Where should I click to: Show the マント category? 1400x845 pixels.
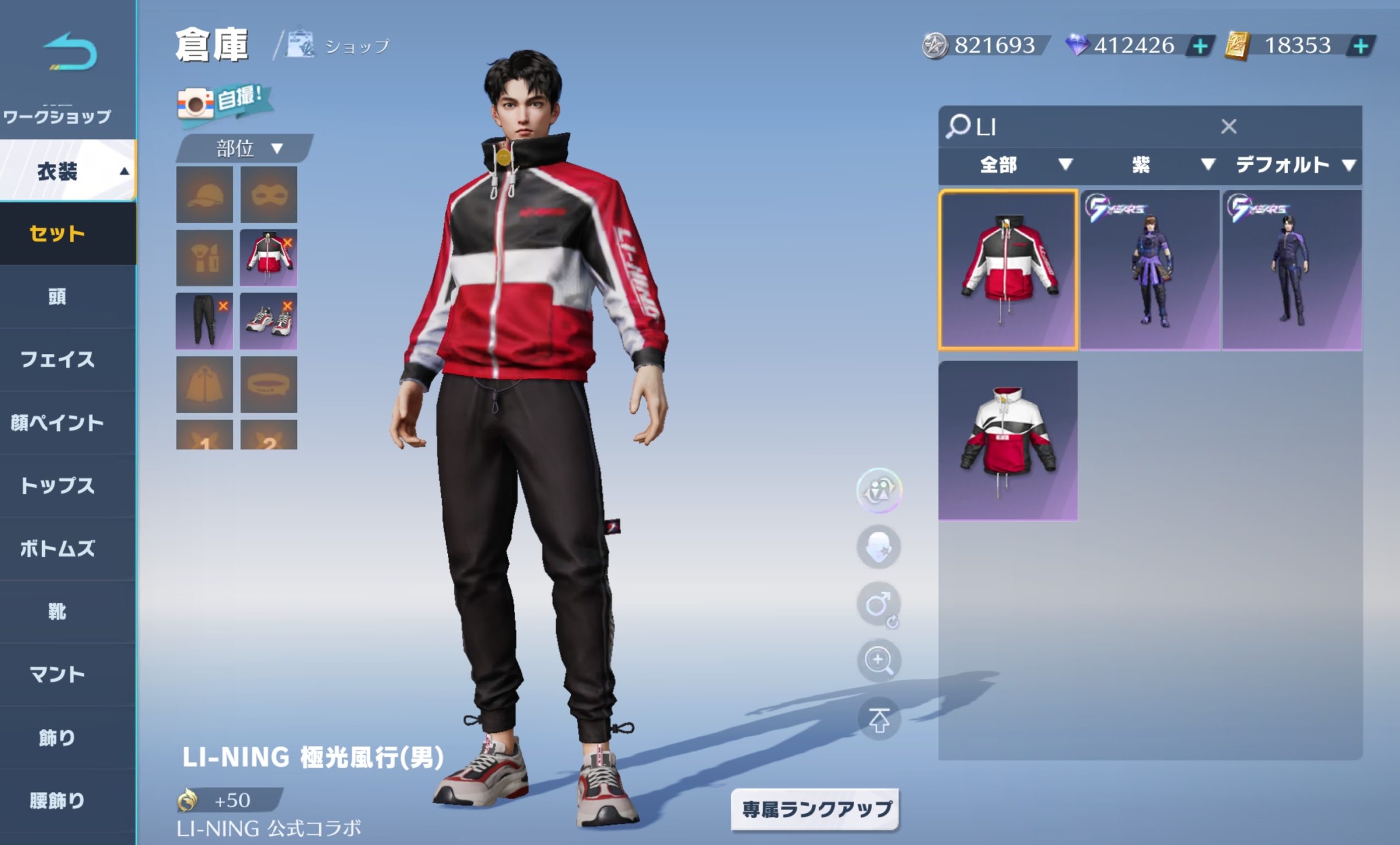click(x=57, y=674)
